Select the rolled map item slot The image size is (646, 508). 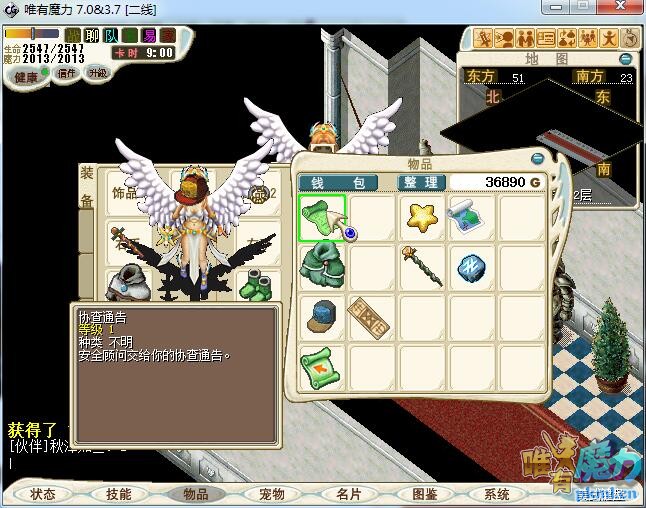coord(467,216)
